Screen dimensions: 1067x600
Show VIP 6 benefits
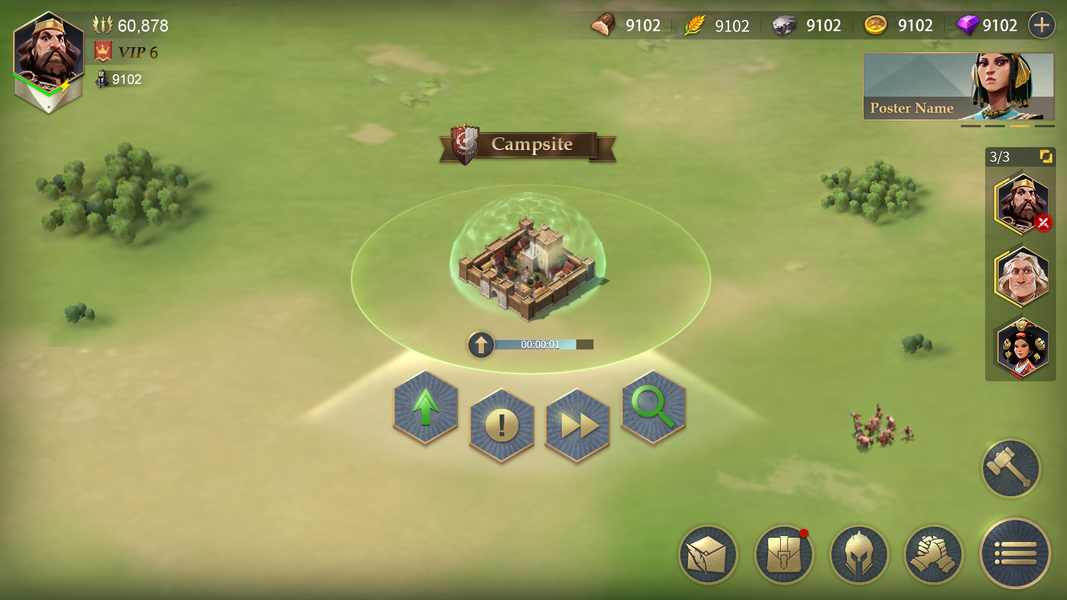tap(127, 52)
